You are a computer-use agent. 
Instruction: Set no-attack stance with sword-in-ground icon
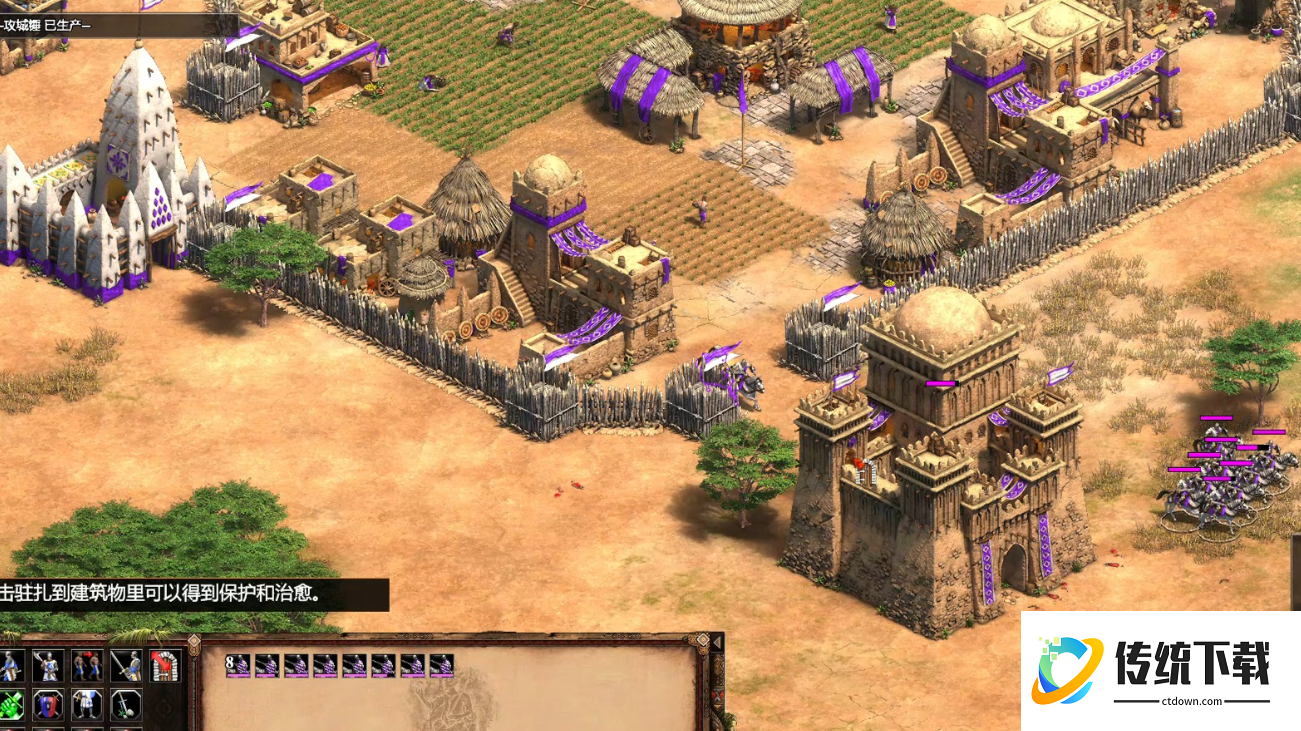tap(126, 704)
